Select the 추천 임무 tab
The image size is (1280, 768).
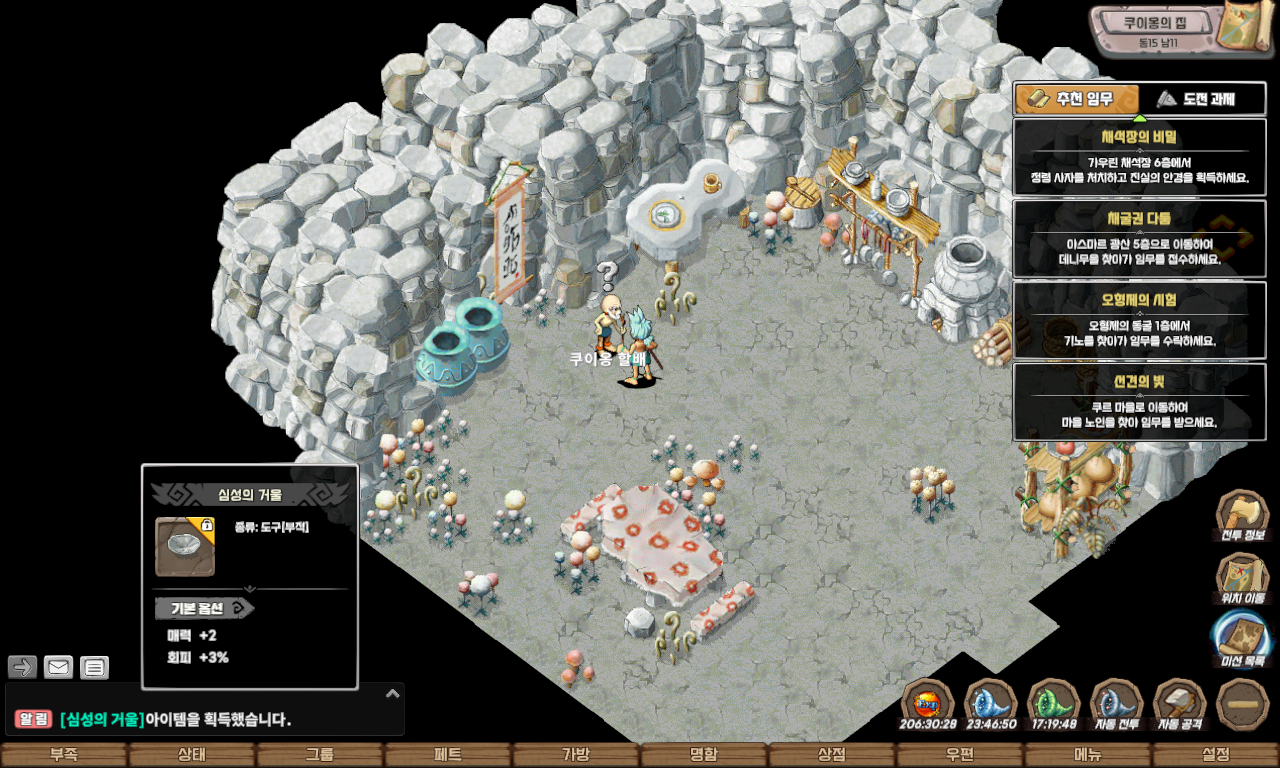coord(1077,99)
